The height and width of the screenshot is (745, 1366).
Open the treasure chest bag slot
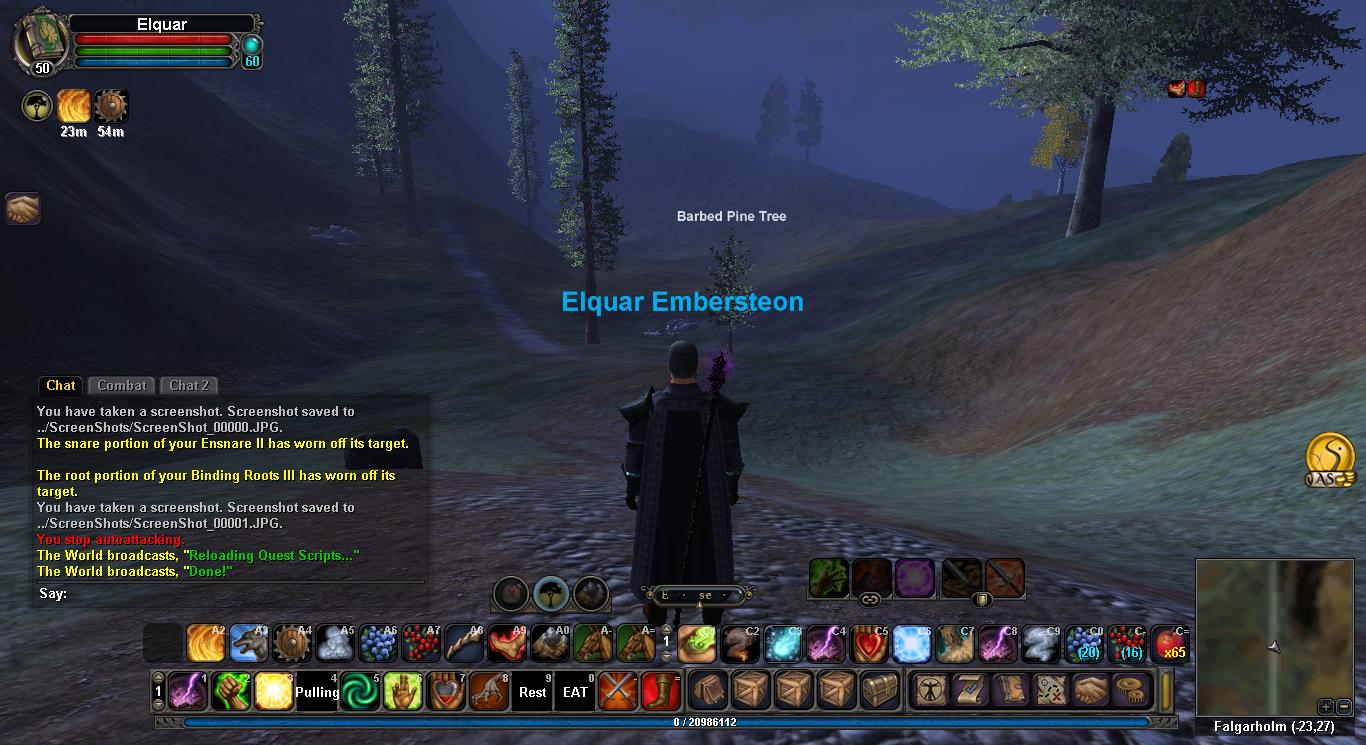click(880, 691)
